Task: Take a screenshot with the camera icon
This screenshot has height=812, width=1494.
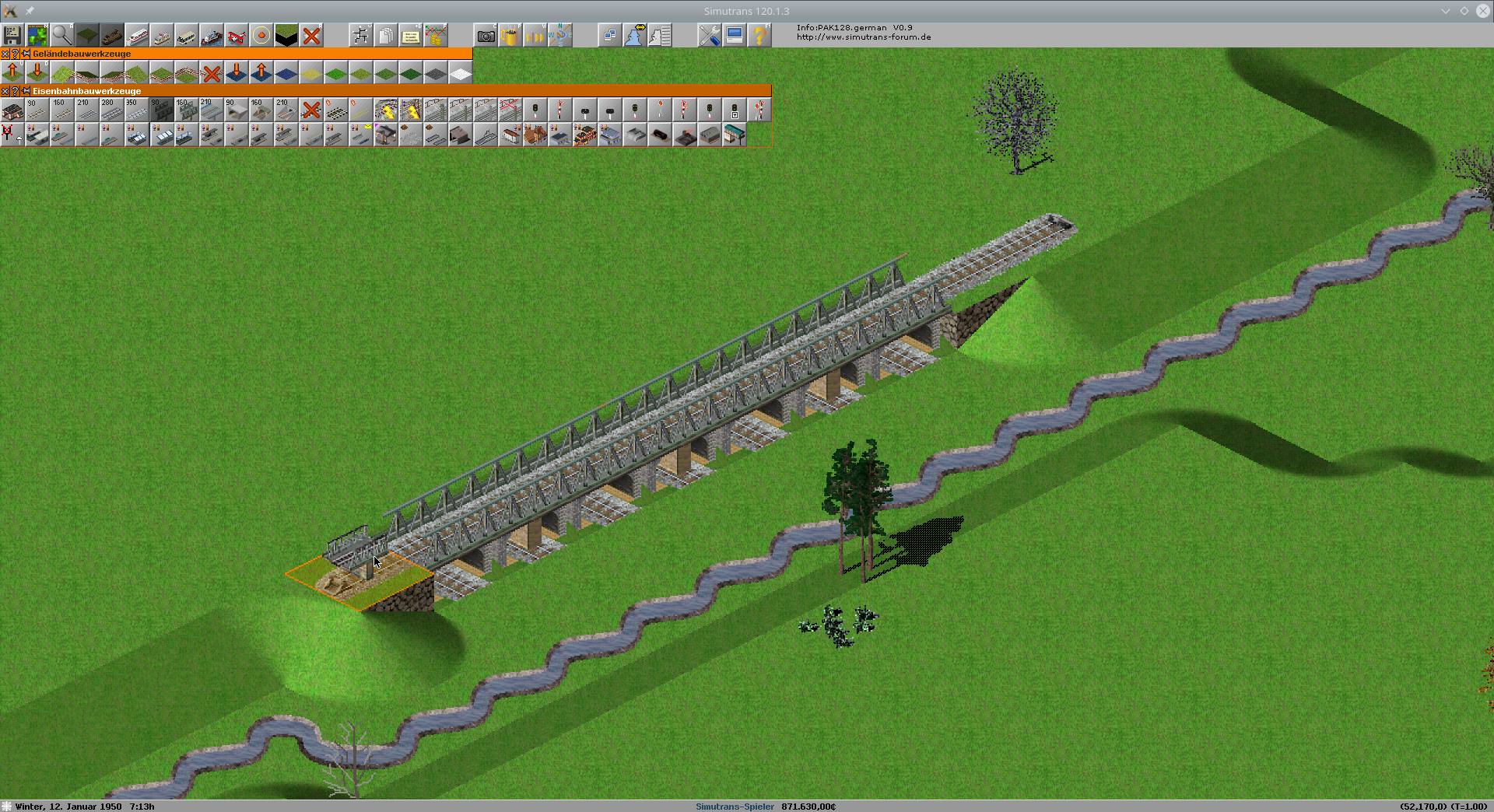Action: tap(486, 36)
